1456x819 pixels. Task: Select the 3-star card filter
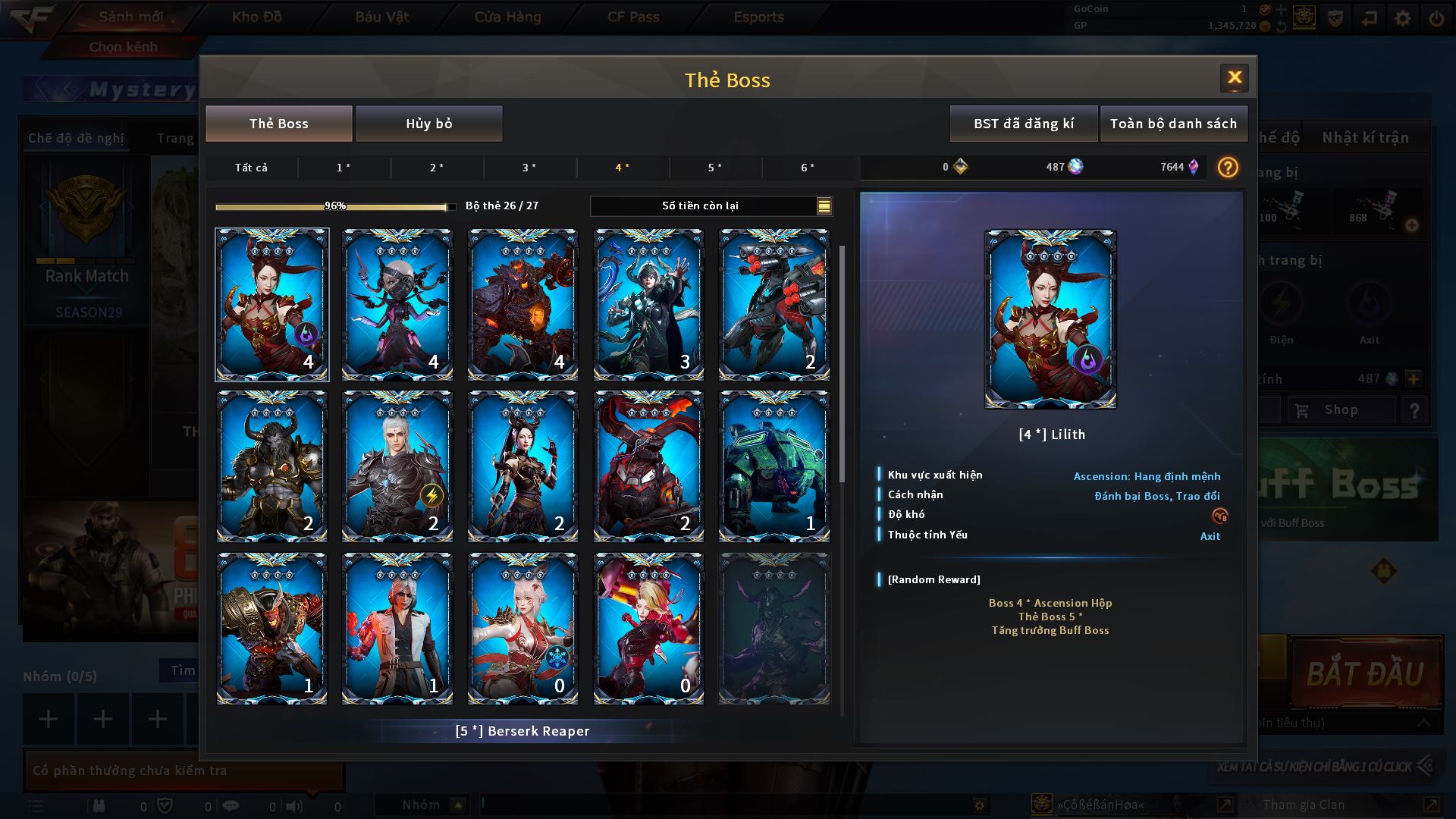click(x=529, y=168)
